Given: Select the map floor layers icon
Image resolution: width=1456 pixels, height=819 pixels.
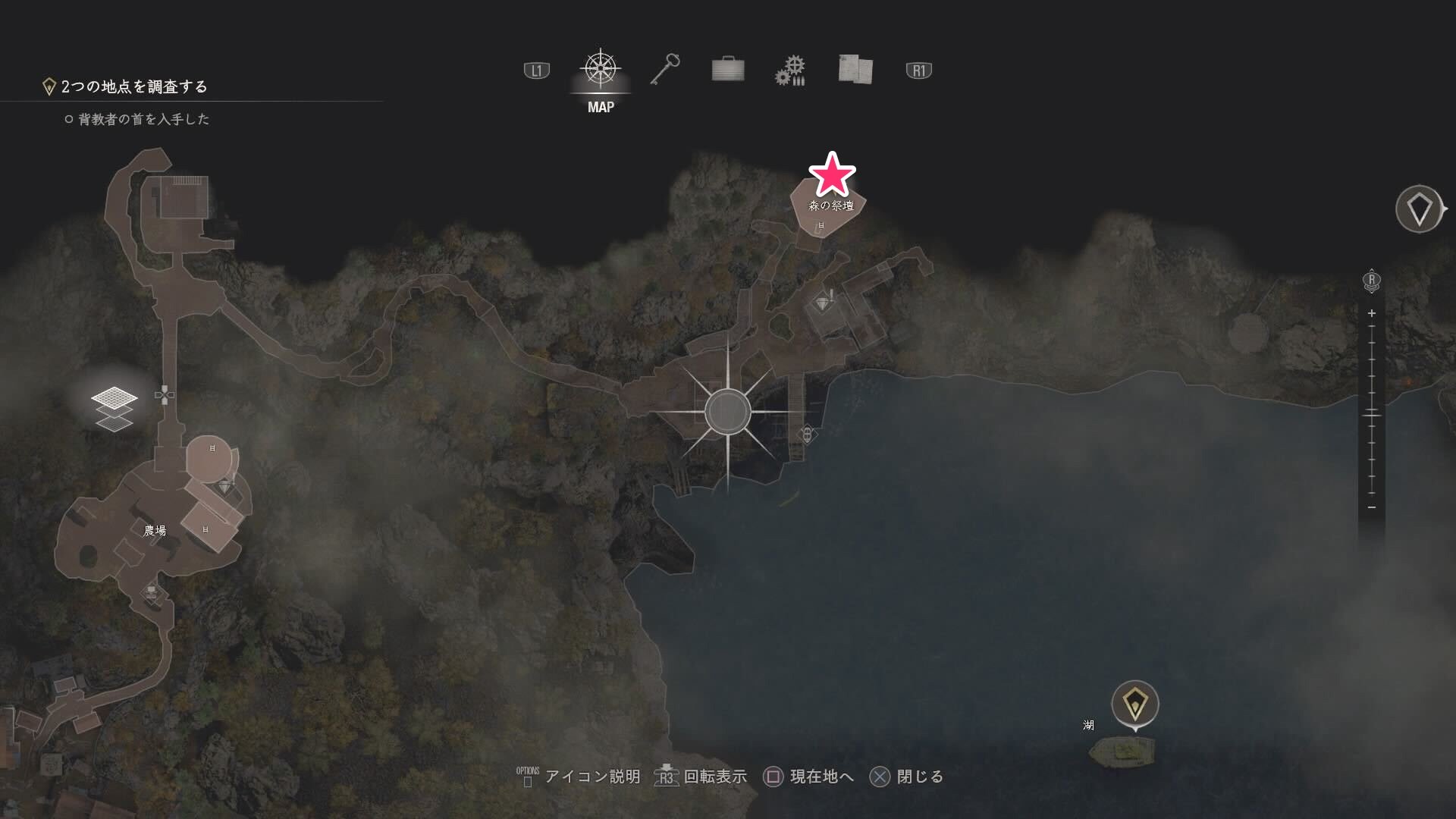Looking at the screenshot, I should [114, 409].
